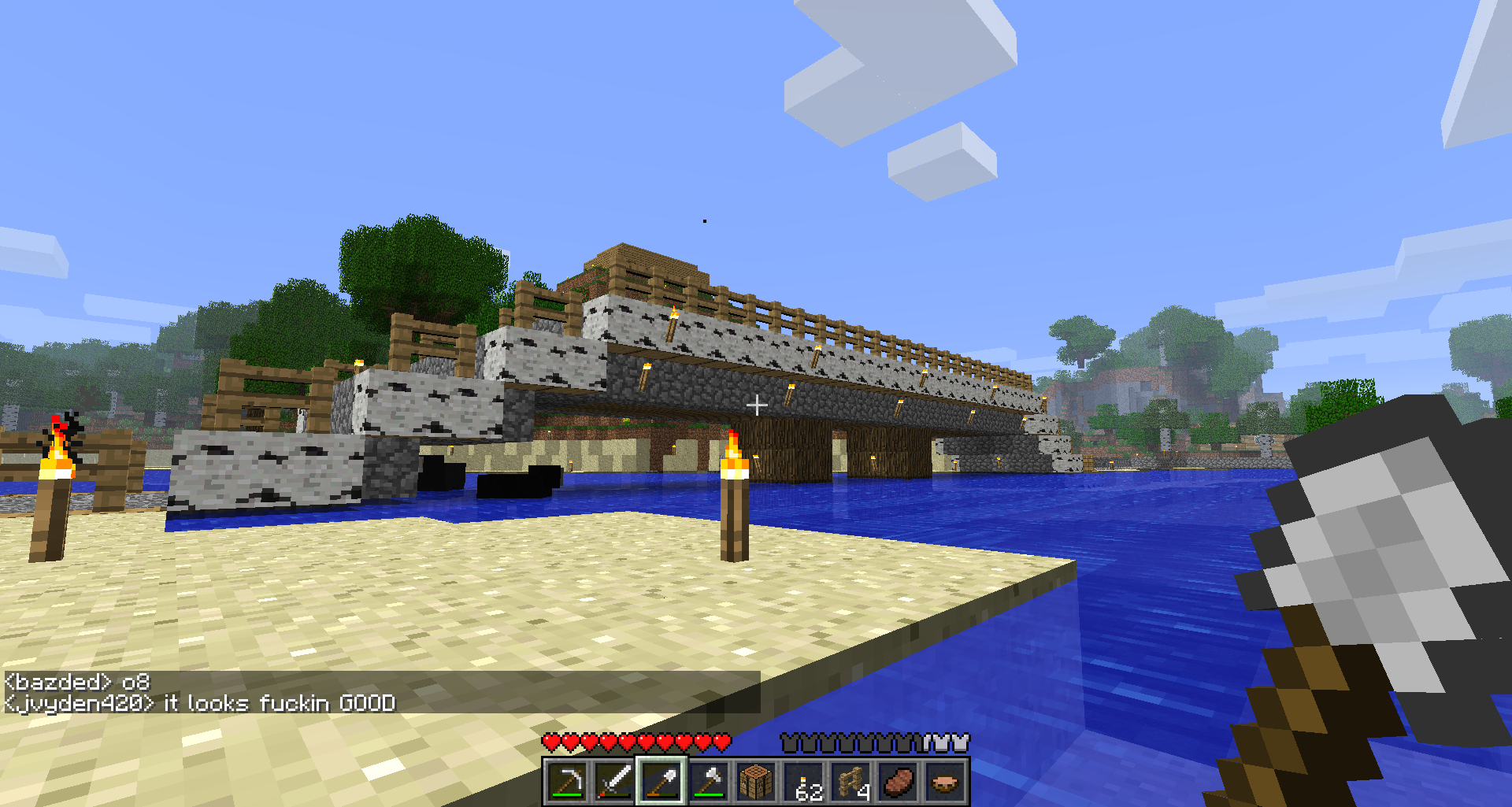This screenshot has width=1512, height=807.
Task: Select the iron shovel hotbar slot
Action: click(x=661, y=782)
